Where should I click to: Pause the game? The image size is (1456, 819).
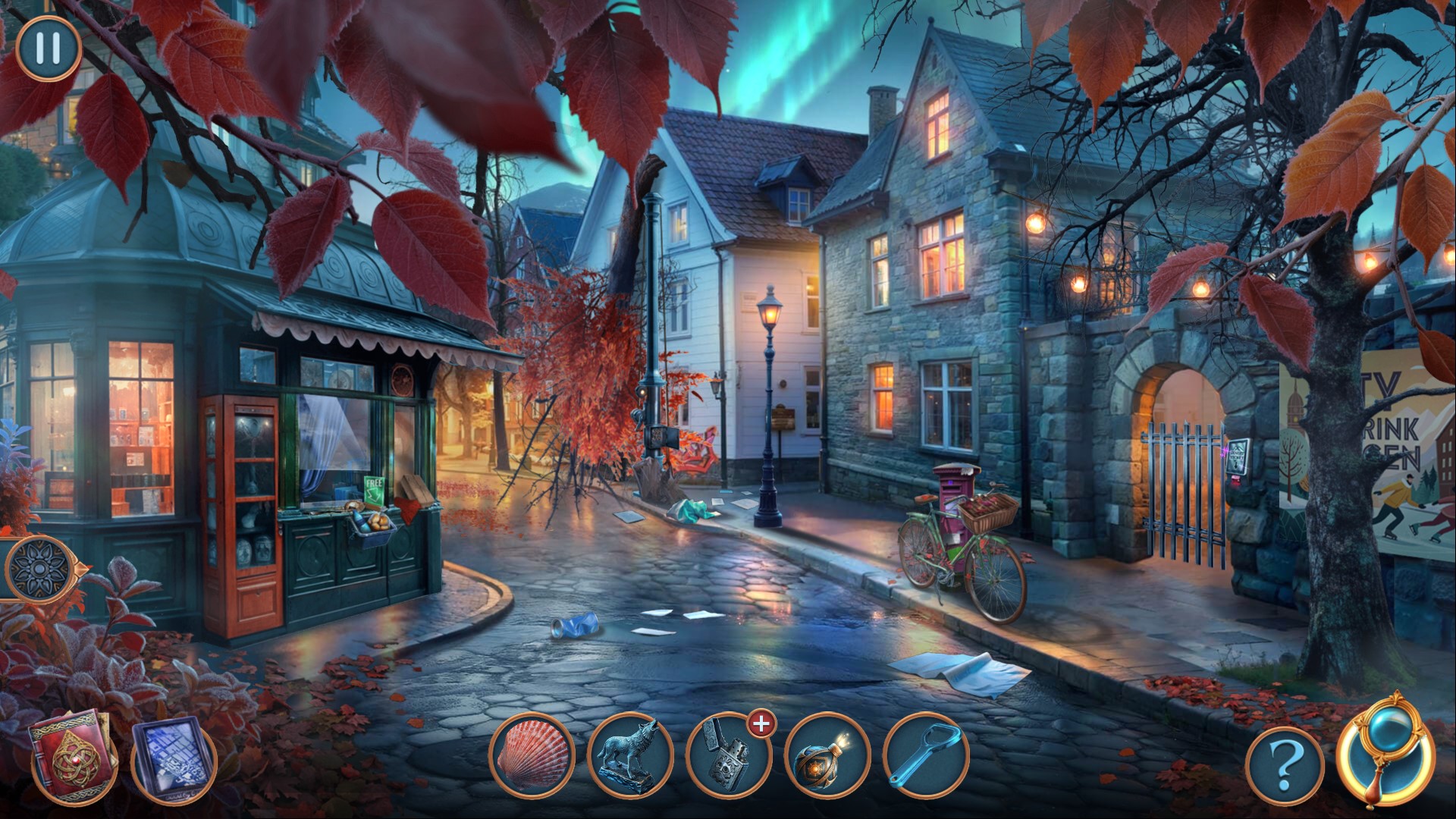[x=48, y=49]
